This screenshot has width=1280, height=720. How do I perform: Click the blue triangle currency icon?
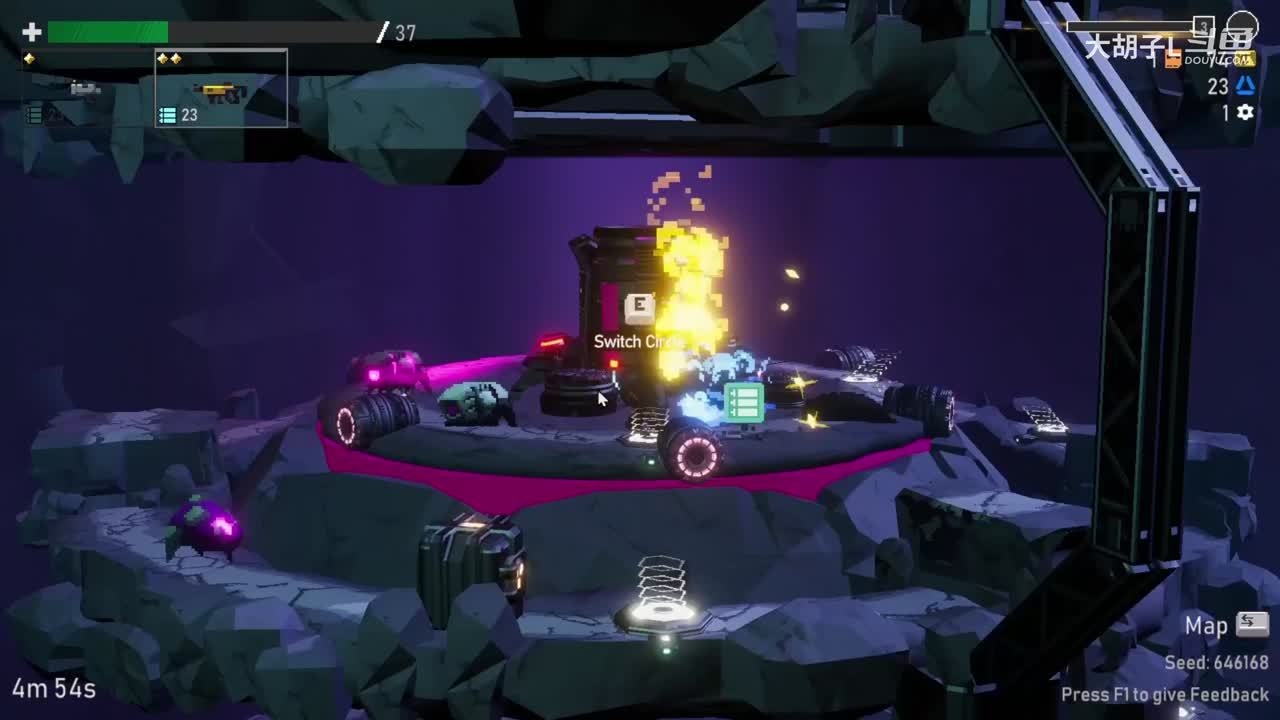click(x=1245, y=86)
